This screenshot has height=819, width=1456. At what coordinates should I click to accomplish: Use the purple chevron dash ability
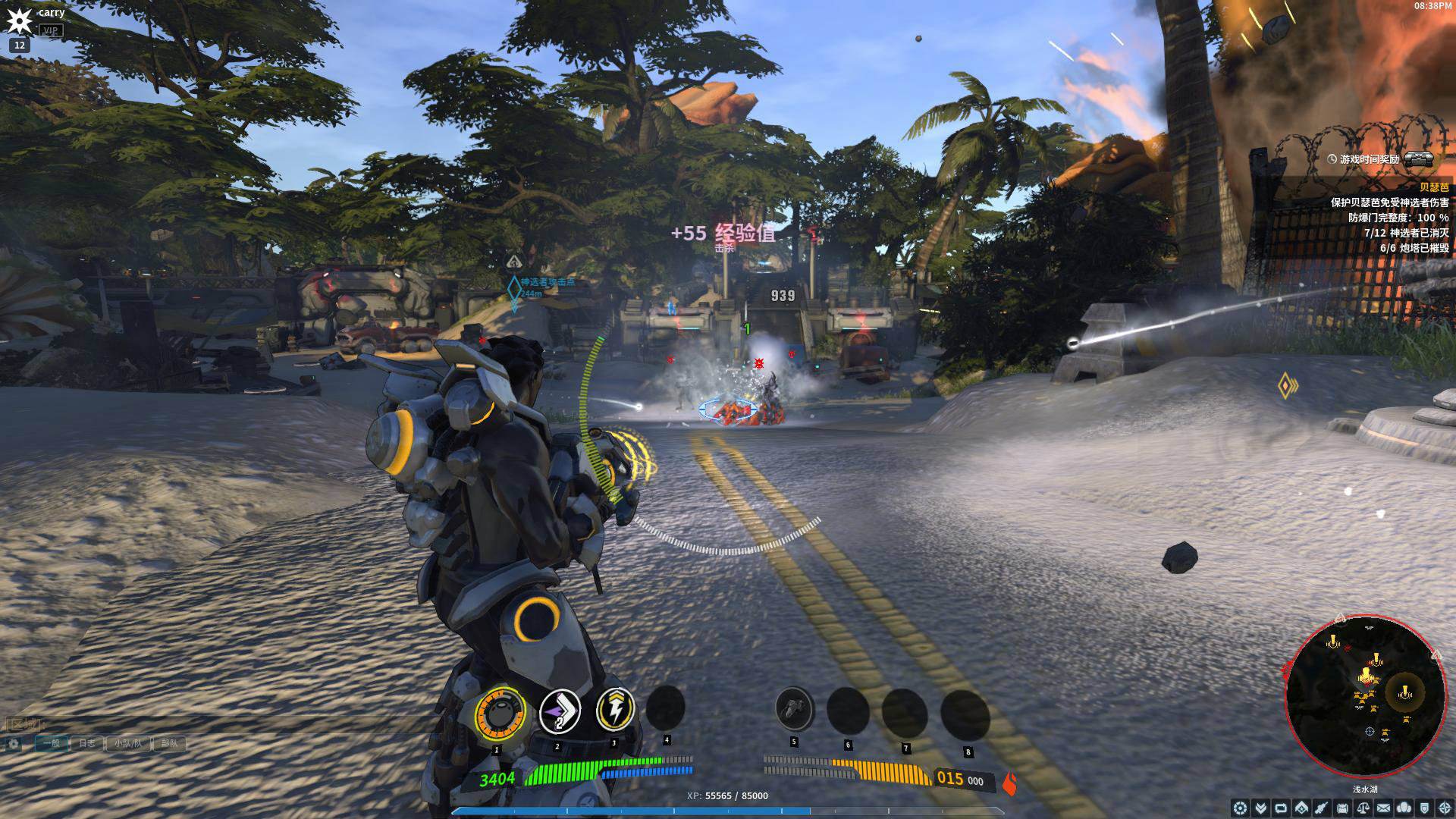tap(560, 713)
